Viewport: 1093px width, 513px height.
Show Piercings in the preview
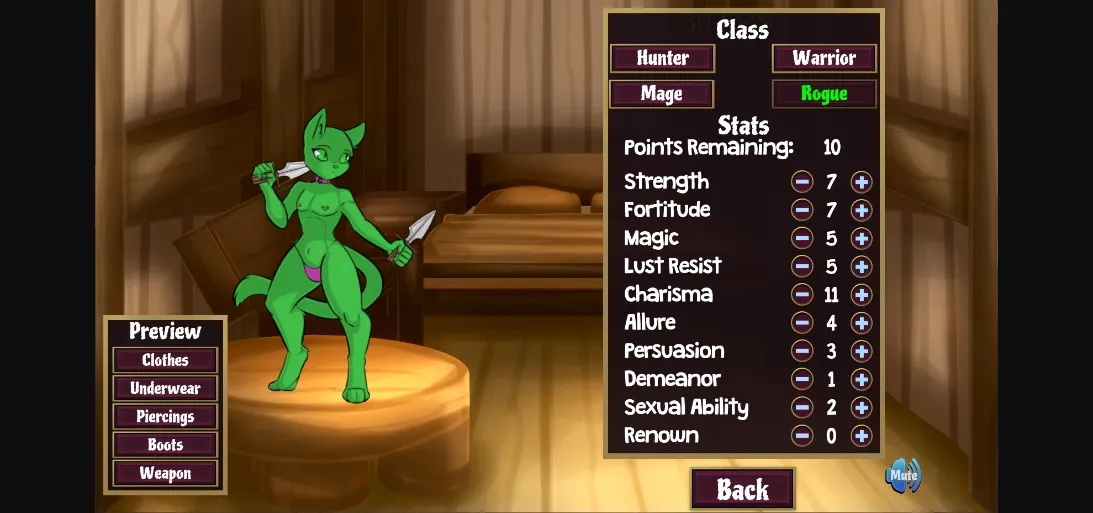click(165, 416)
